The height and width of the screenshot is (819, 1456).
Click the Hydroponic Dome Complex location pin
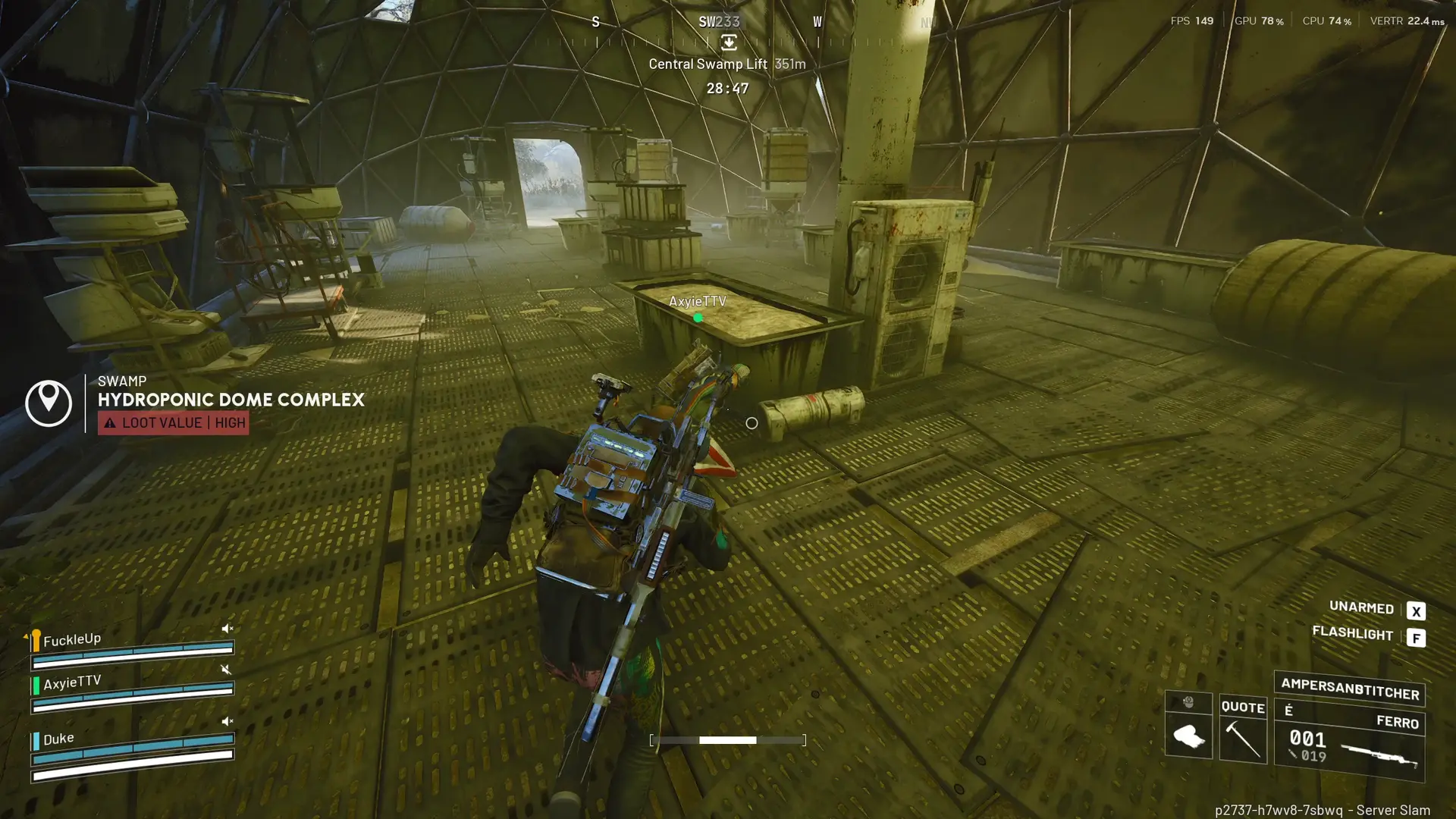(x=49, y=403)
